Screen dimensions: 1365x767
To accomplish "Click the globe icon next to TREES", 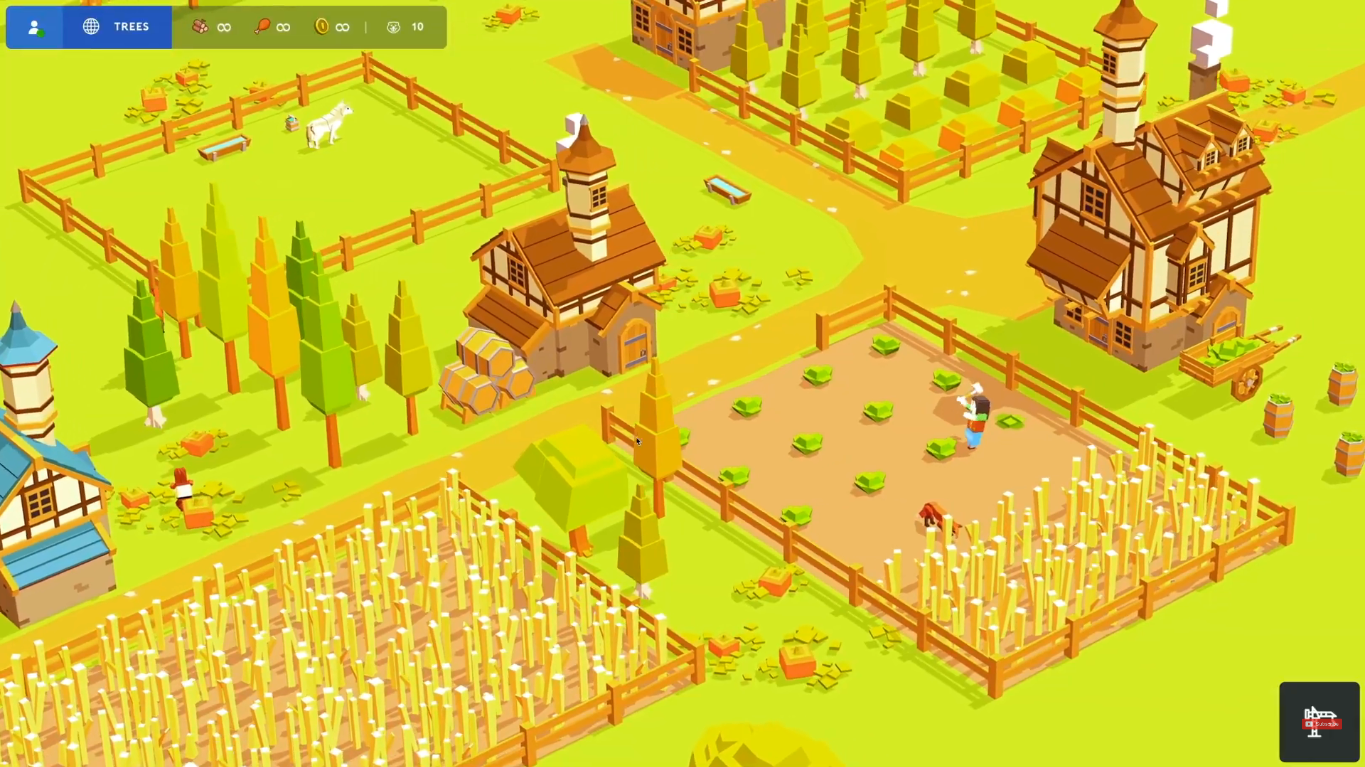I will [x=90, y=27].
